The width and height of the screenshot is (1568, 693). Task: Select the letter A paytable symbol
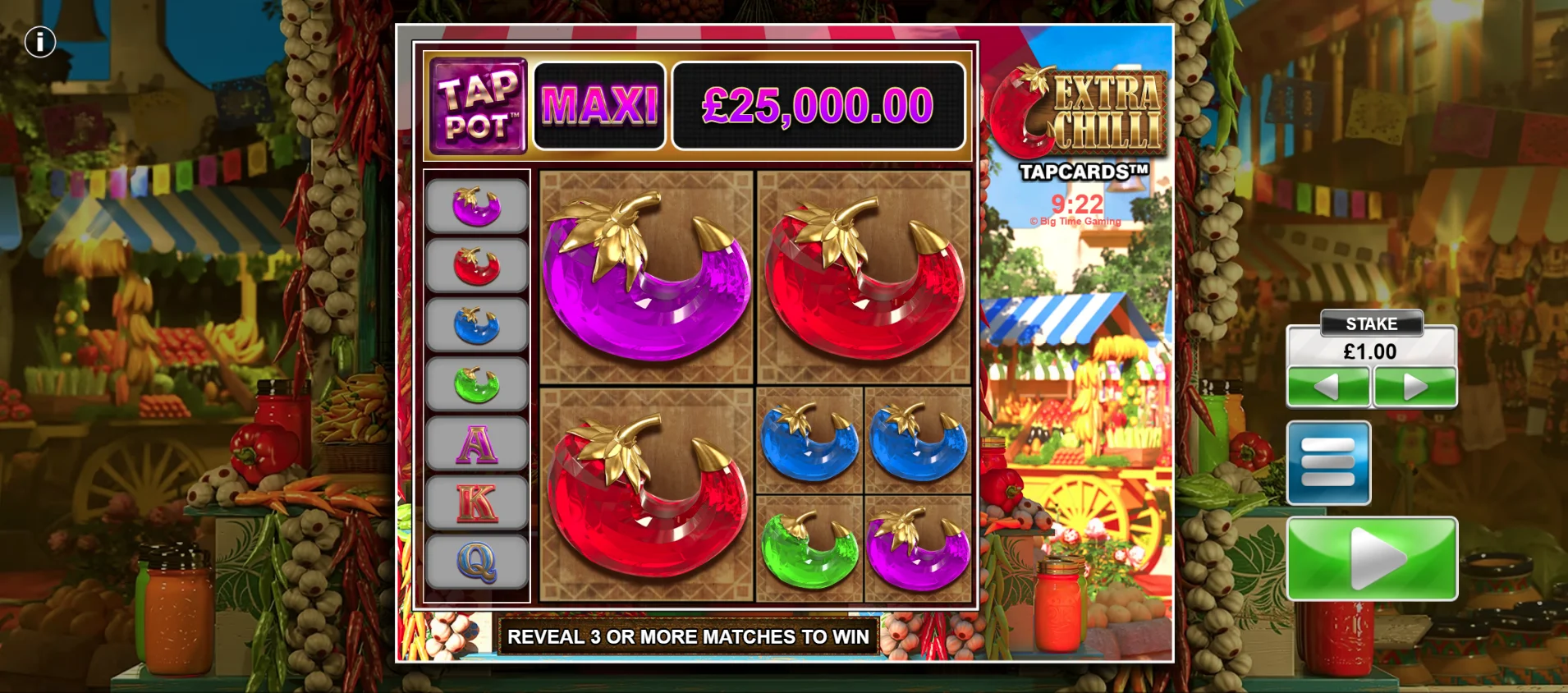pos(477,444)
